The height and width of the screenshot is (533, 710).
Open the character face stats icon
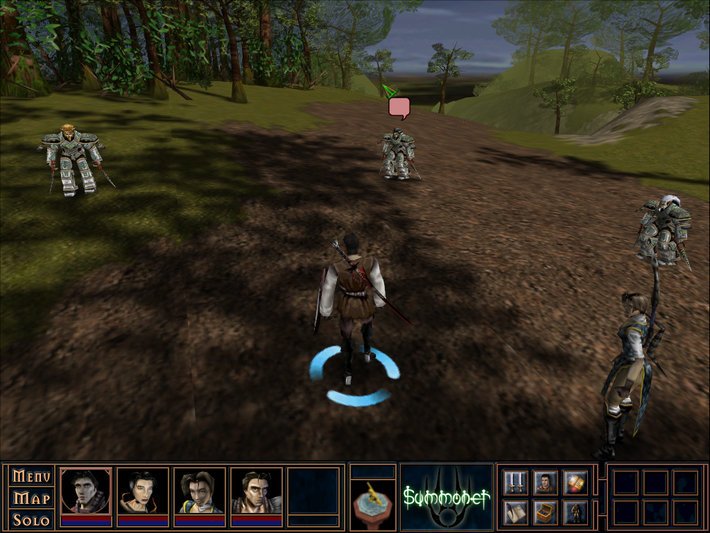click(545, 483)
